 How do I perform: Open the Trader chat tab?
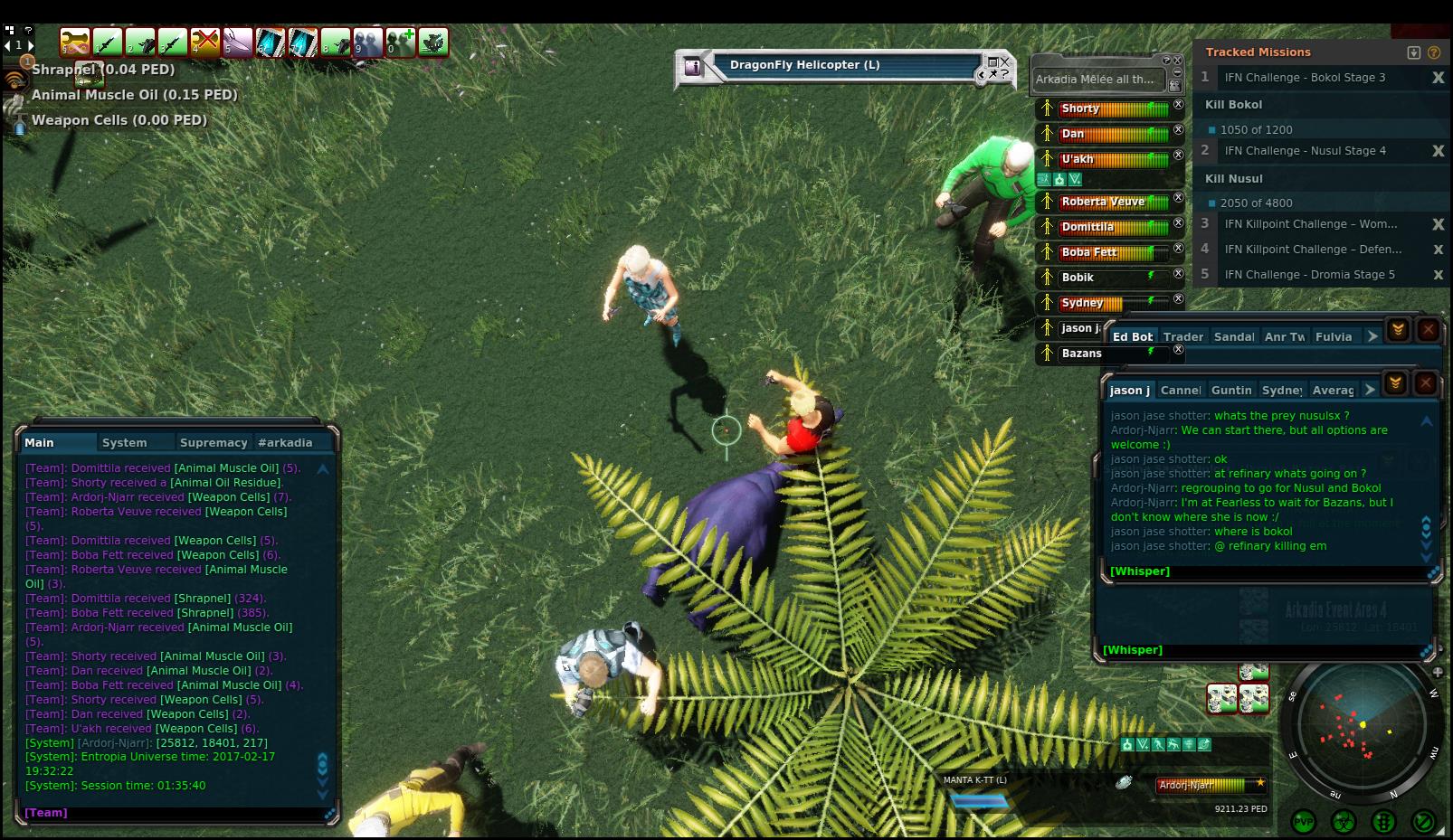pos(1182,336)
